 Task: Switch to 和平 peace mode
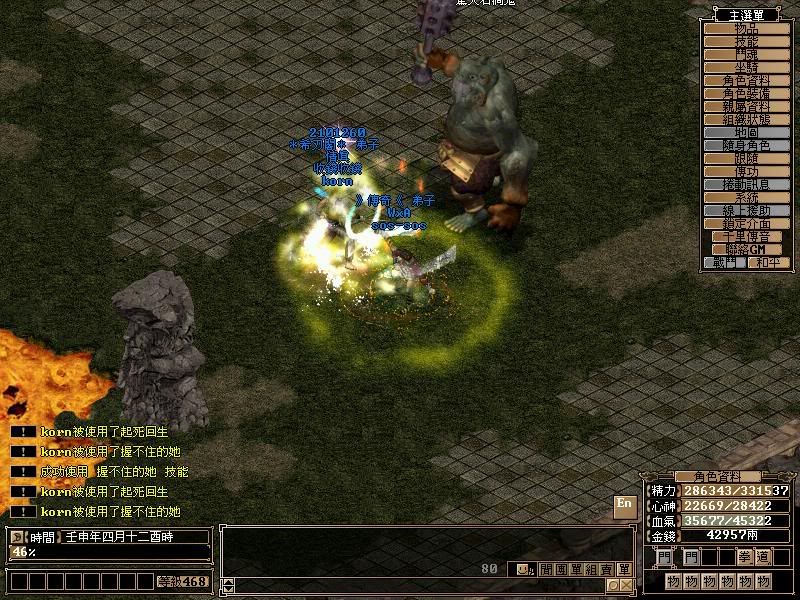[767, 262]
